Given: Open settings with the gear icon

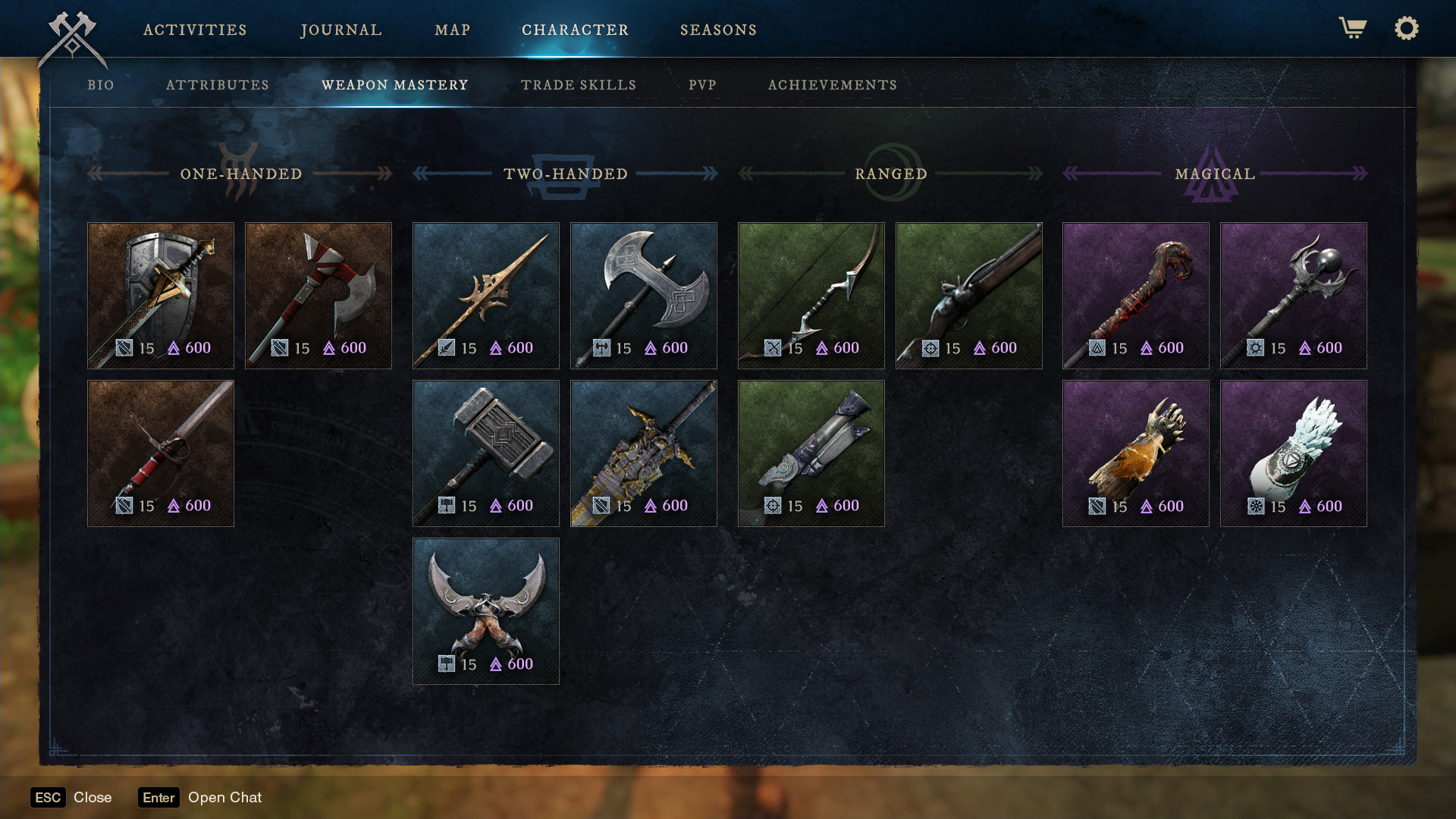Looking at the screenshot, I should pos(1406,29).
